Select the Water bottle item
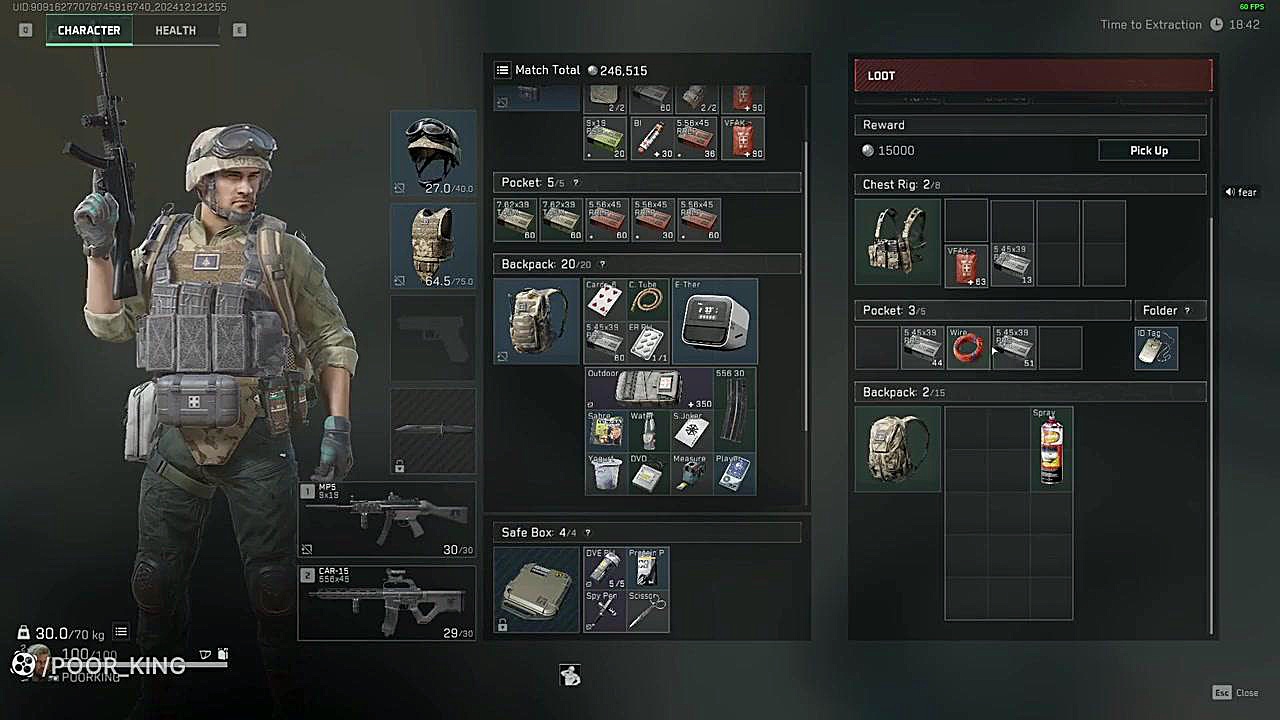 click(x=649, y=431)
